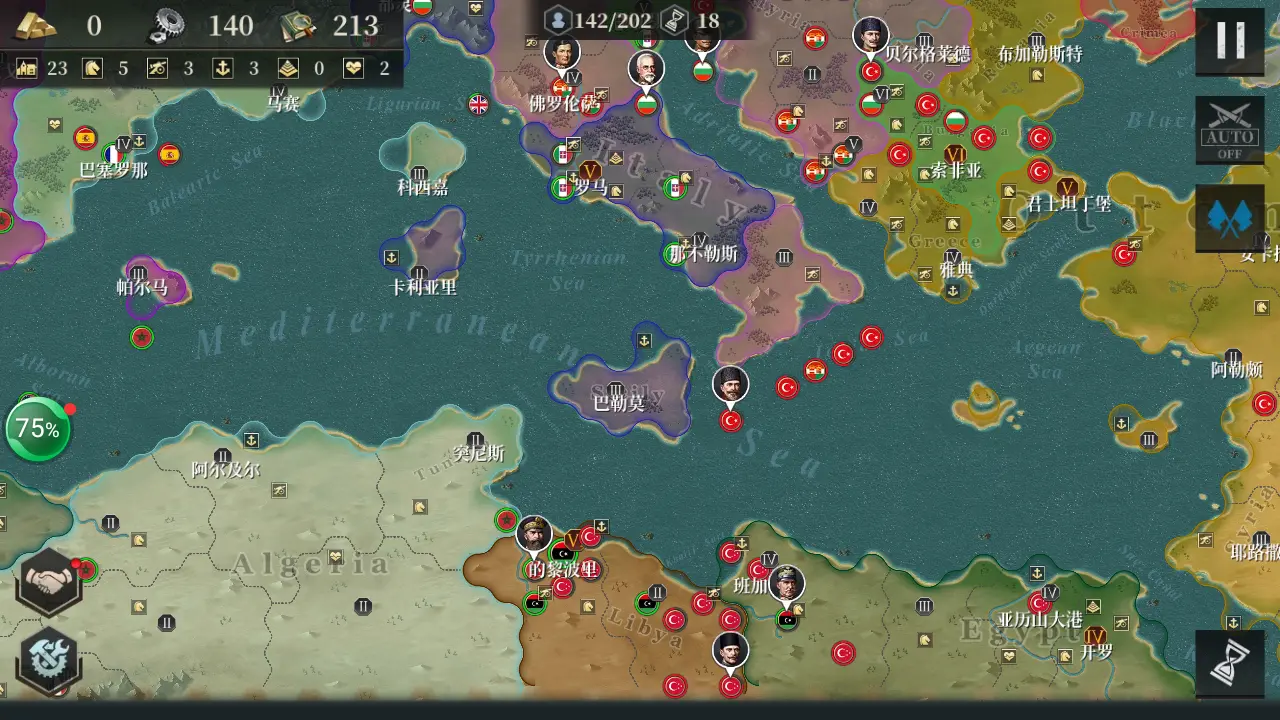End the turn with the hourglass button
Viewport: 1280px width, 720px height.
pyautogui.click(x=1229, y=664)
